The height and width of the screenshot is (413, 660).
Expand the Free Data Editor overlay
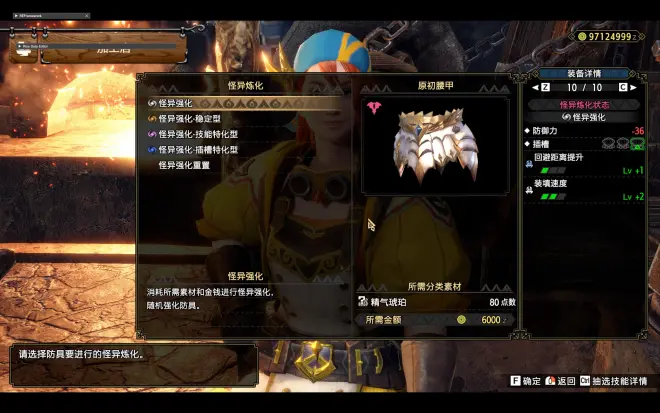pyautogui.click(x=21, y=47)
